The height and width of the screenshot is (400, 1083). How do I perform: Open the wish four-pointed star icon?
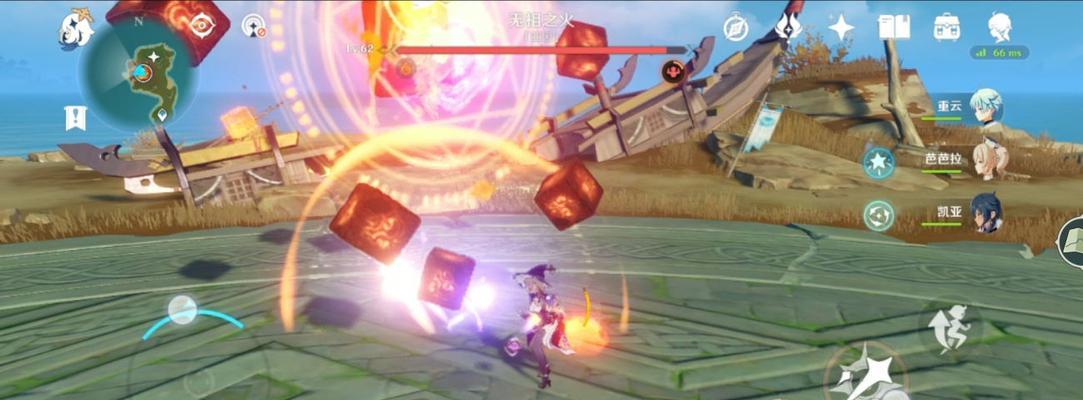pos(841,27)
